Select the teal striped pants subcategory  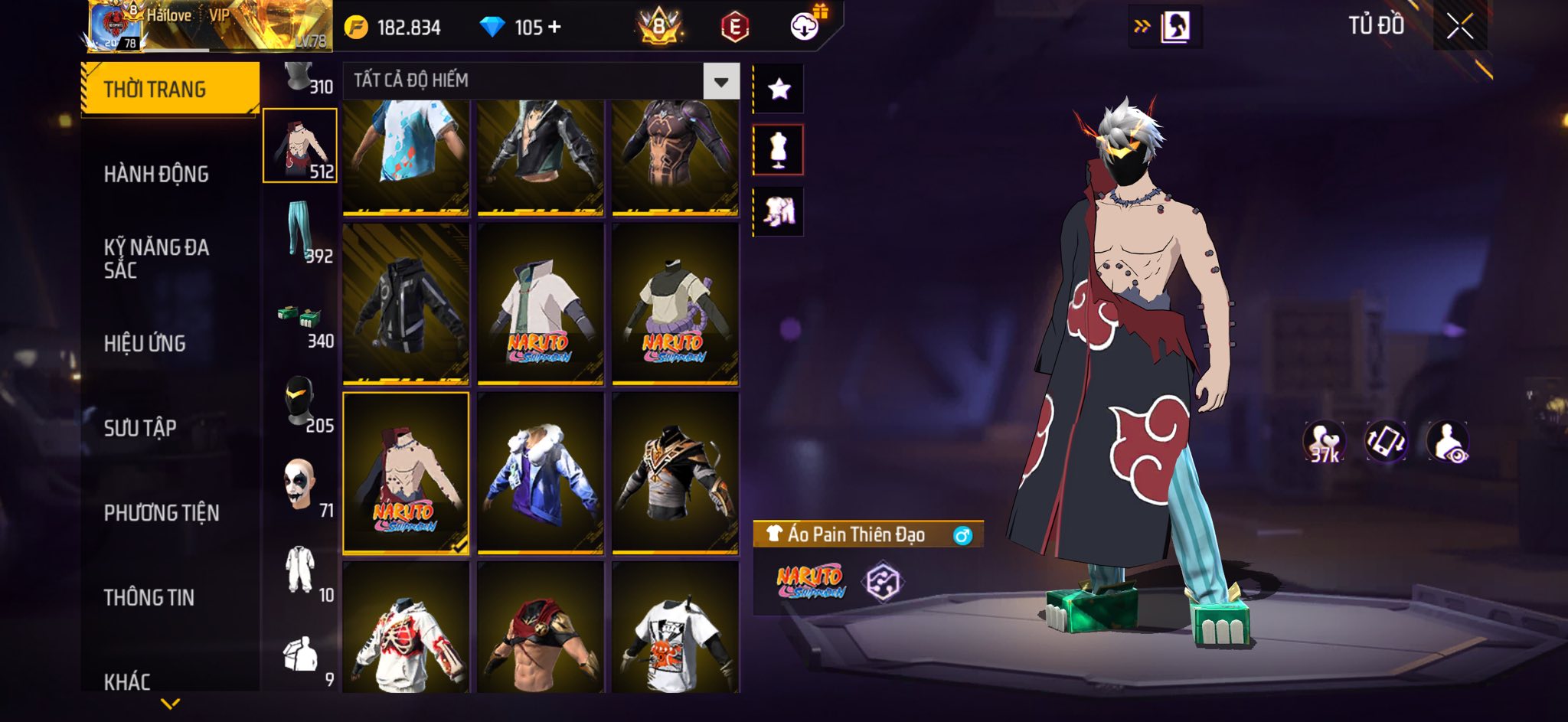[300, 231]
